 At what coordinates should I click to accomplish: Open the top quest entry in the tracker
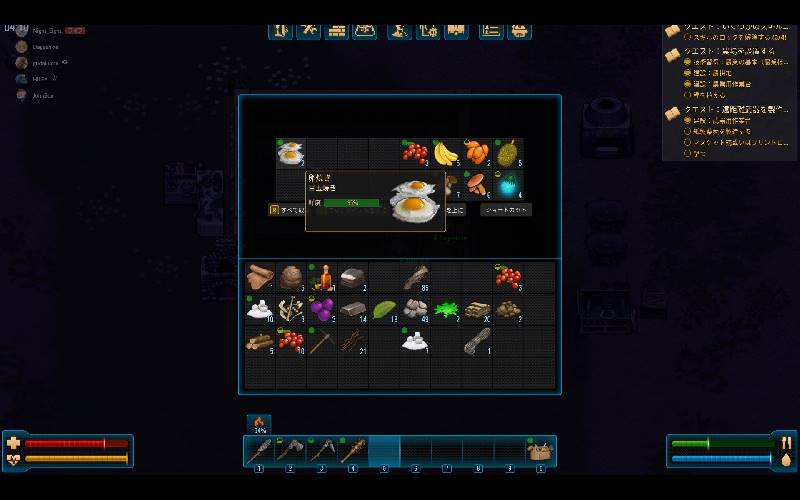(x=728, y=30)
